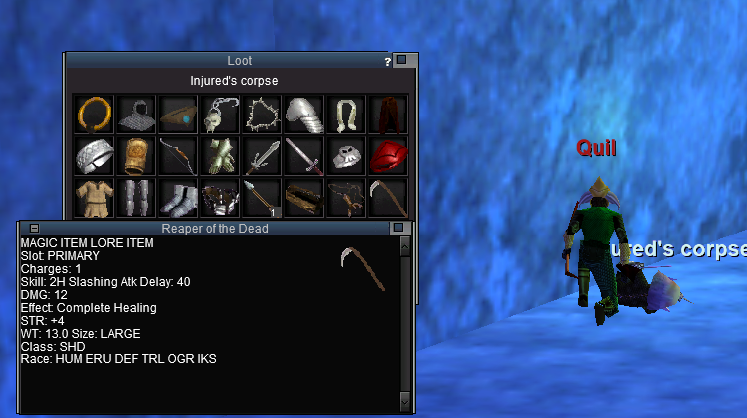The image size is (747, 418).
Task: Loot the silver engraved bracelet
Action: (93, 156)
